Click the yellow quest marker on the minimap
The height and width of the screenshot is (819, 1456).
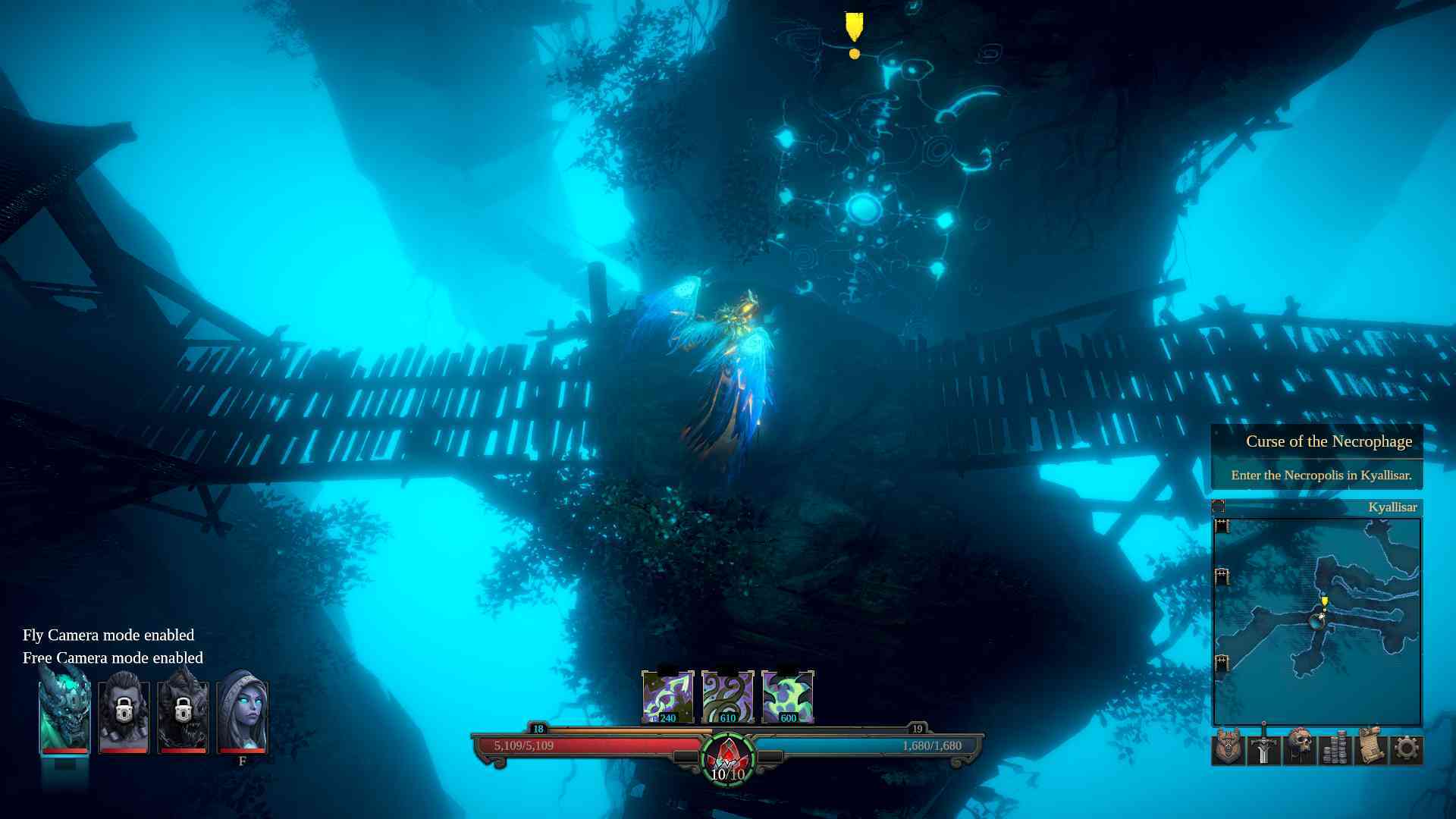(1325, 601)
